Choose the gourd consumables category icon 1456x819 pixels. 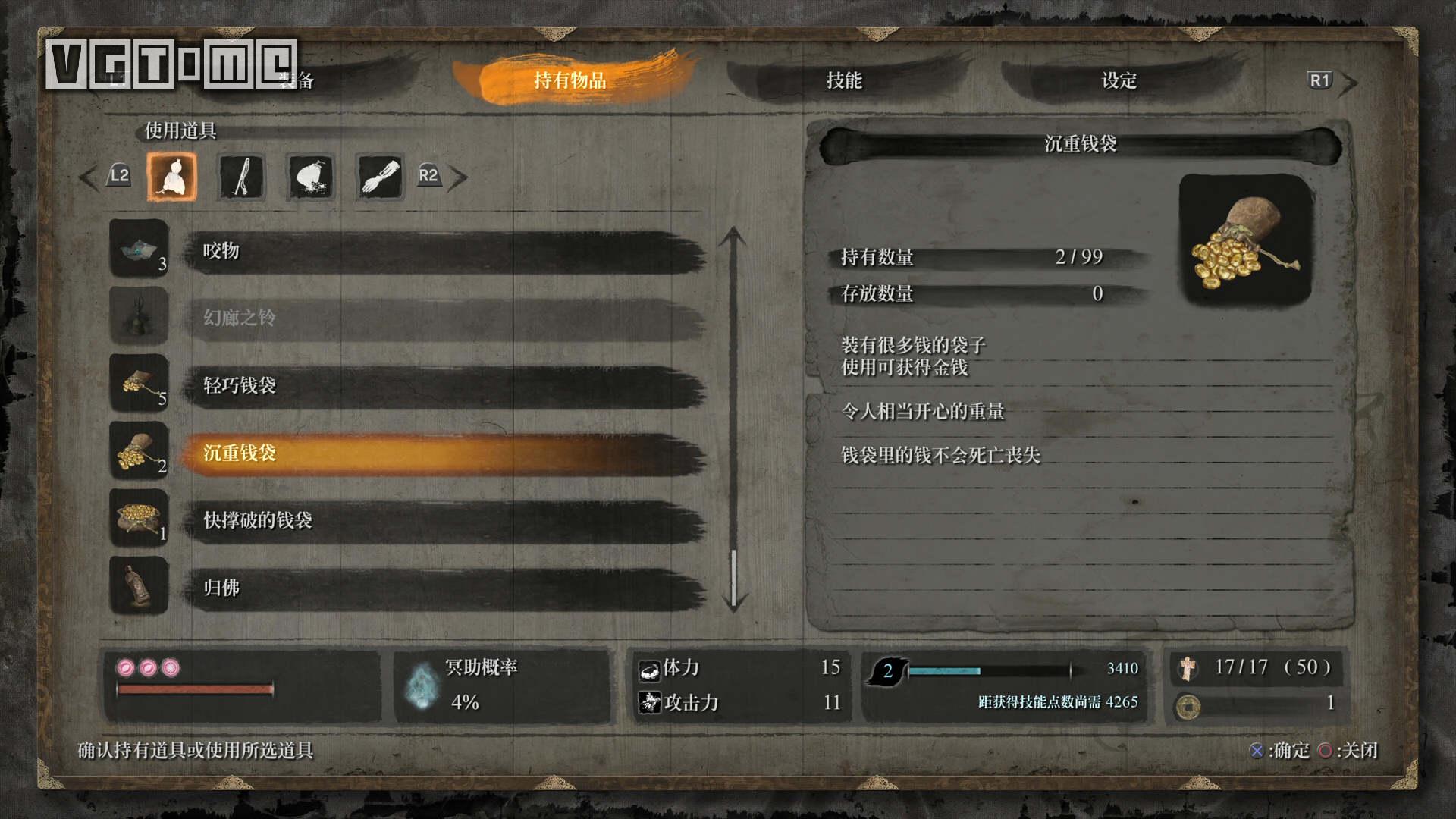[x=172, y=177]
